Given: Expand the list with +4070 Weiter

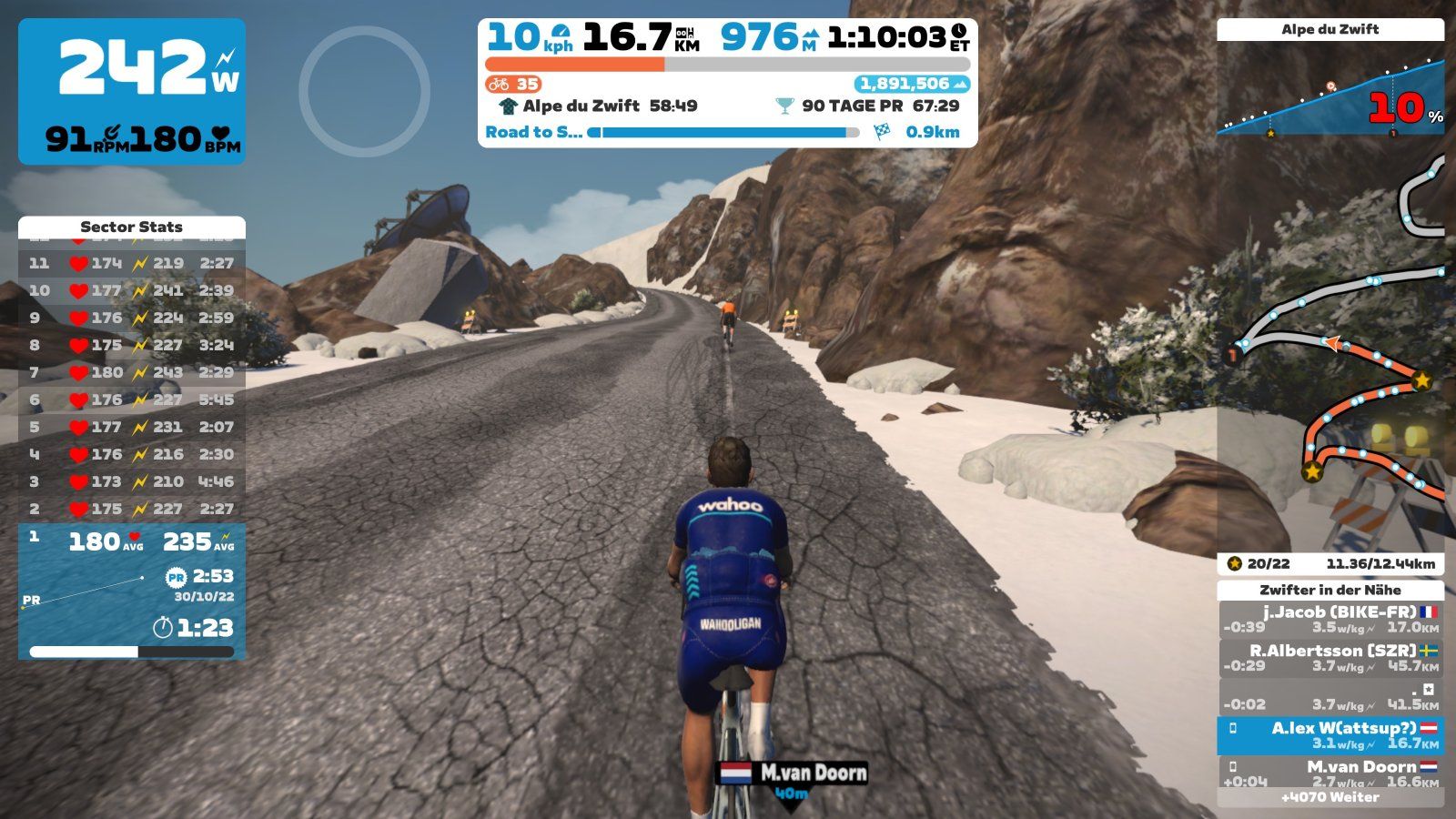Looking at the screenshot, I should click(x=1330, y=798).
